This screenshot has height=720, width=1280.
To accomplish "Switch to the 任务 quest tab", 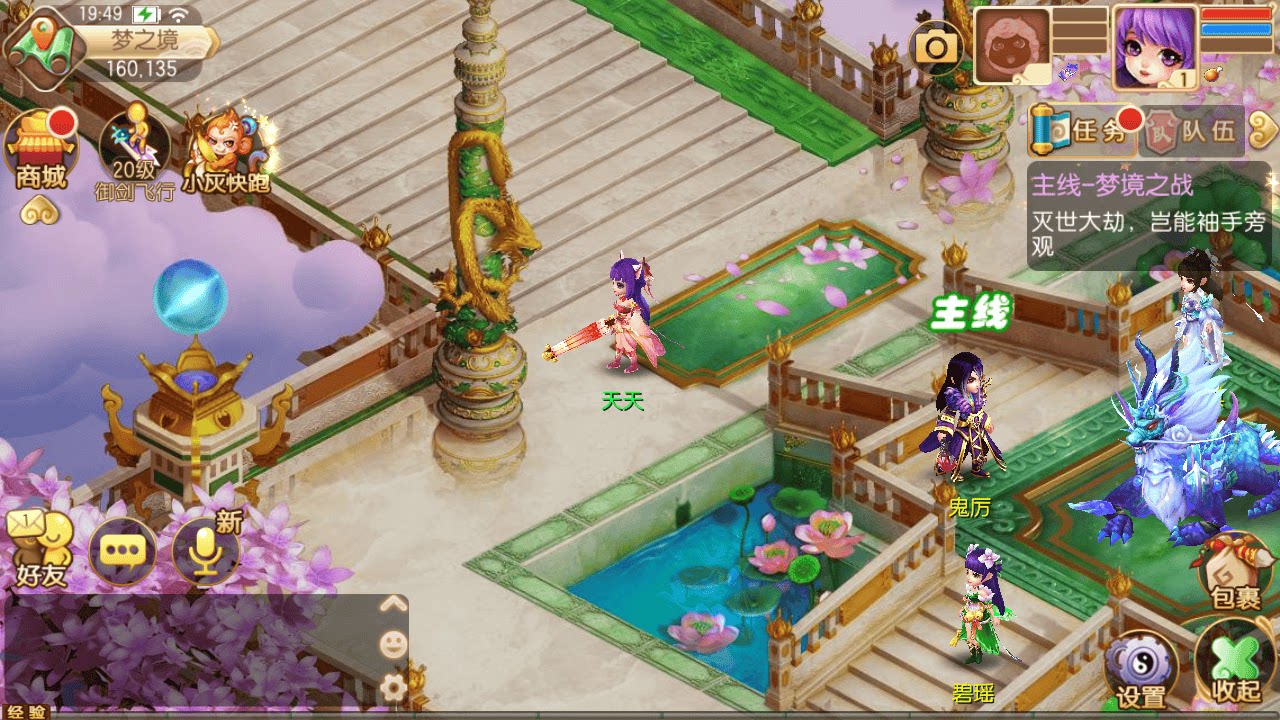I will coord(1083,131).
